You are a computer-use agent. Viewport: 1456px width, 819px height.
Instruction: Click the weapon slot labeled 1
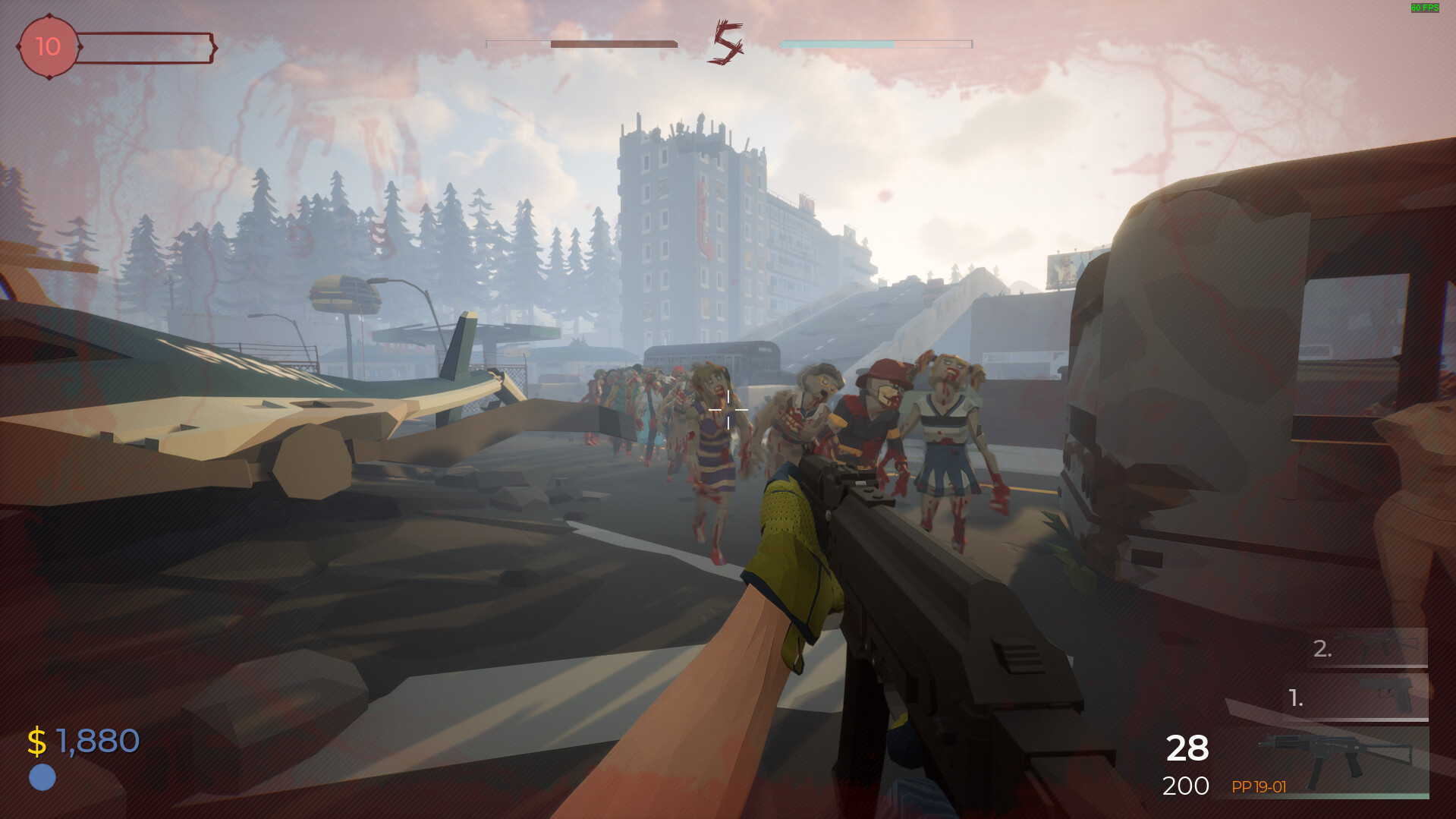coord(1296,696)
